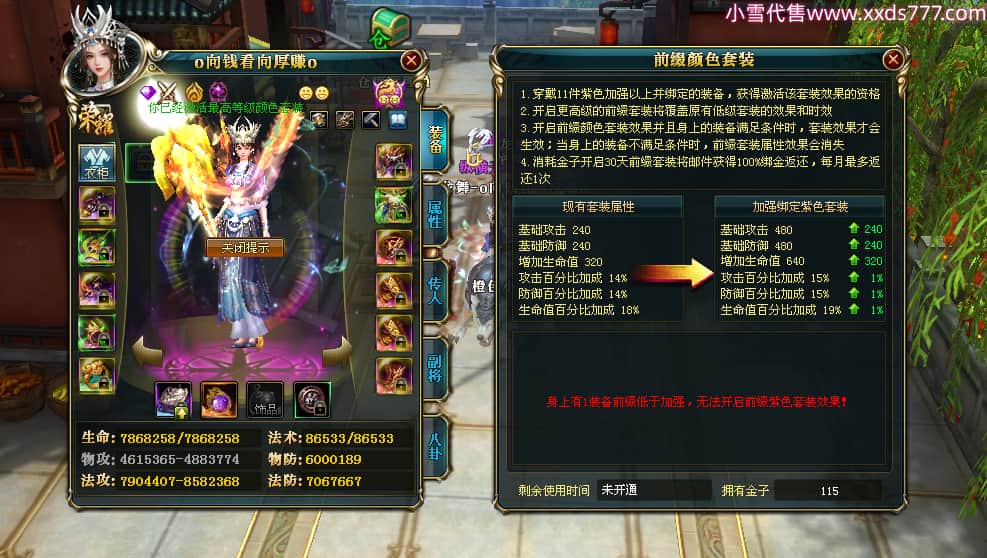Close the 前缀颜色套装 window
Viewport: 987px width, 558px height.
coord(893,60)
